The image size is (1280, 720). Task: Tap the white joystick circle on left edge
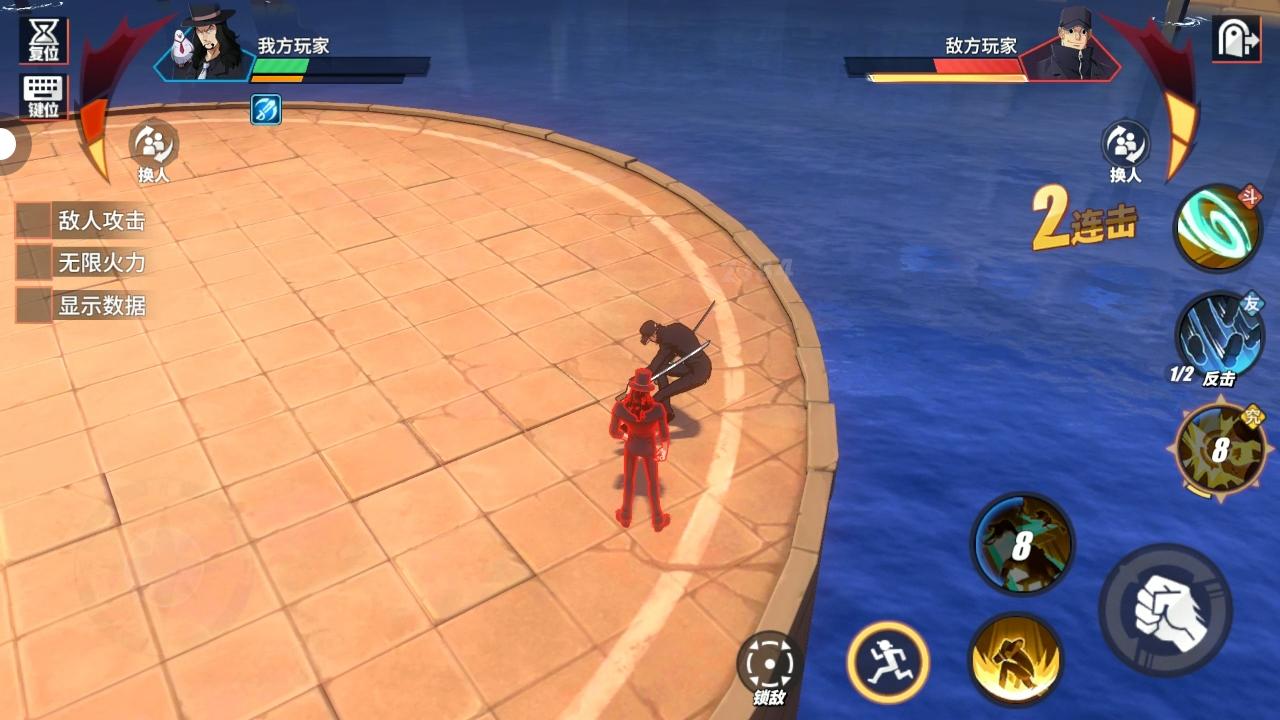click(8, 143)
